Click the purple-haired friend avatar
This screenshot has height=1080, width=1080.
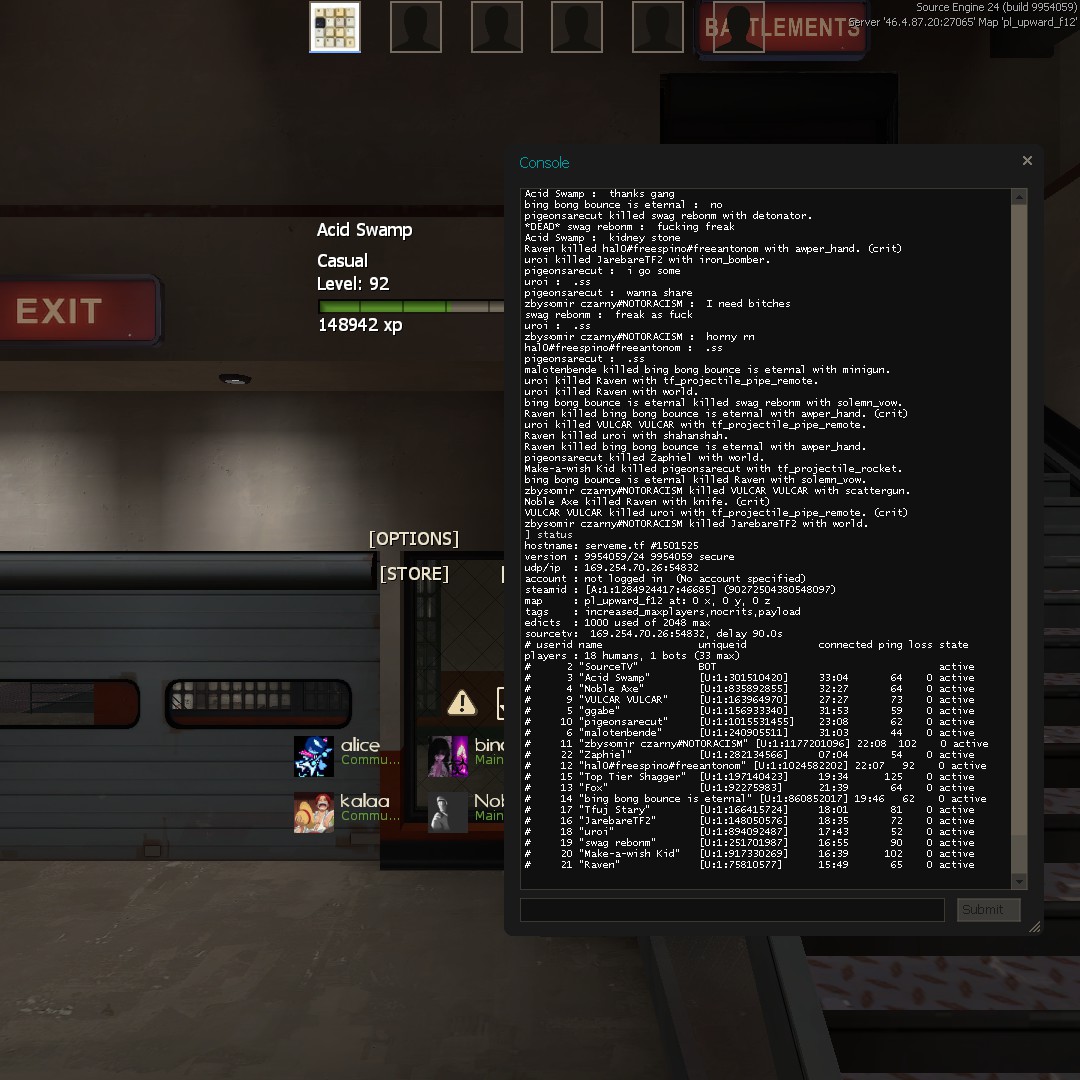pyautogui.click(x=448, y=756)
